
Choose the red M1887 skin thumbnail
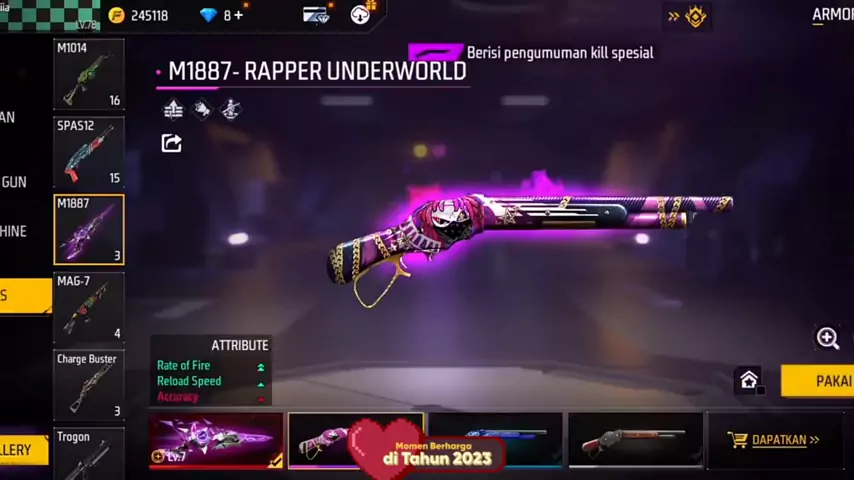tap(635, 440)
